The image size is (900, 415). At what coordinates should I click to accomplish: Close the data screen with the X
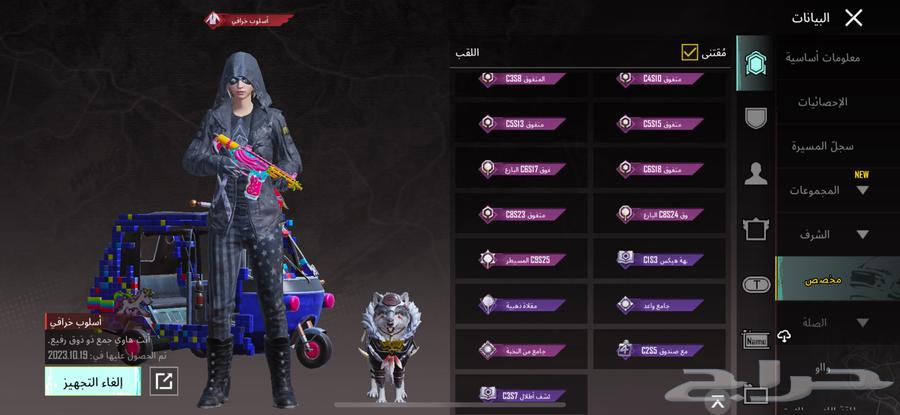(853, 17)
